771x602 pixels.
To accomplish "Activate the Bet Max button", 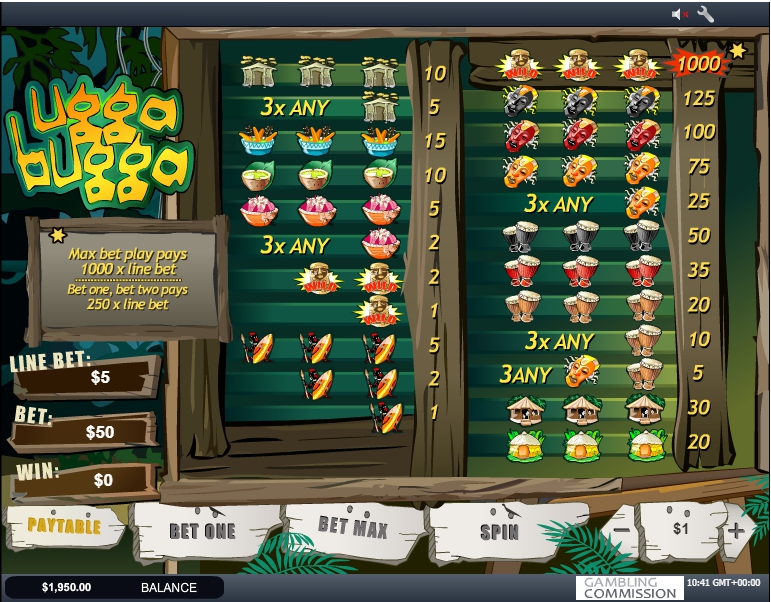I will [352, 525].
